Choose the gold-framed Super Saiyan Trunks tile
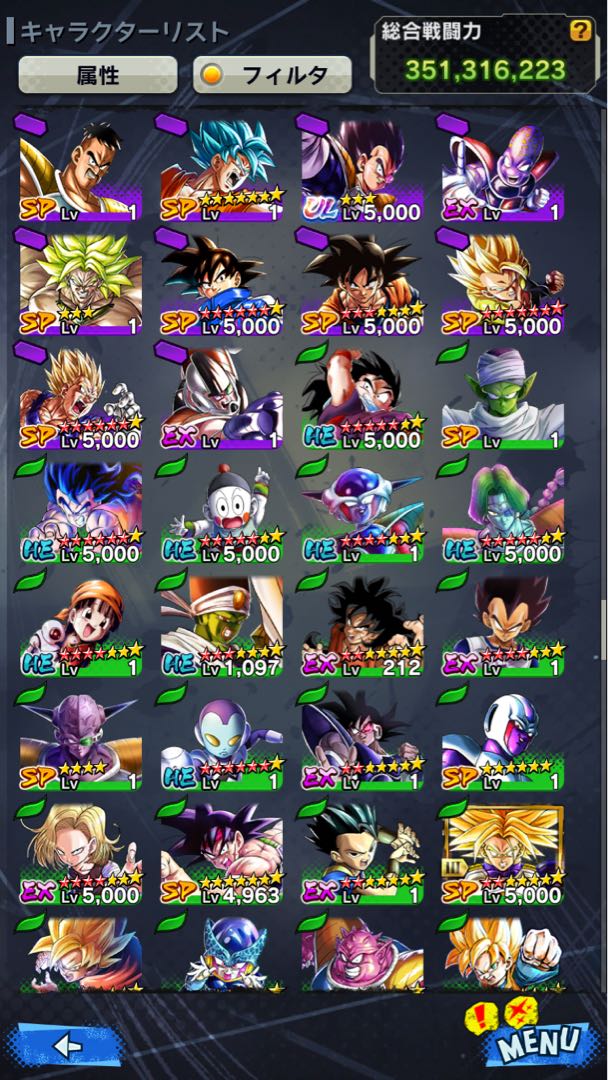Viewport: 608px width, 1080px height. pos(503,853)
